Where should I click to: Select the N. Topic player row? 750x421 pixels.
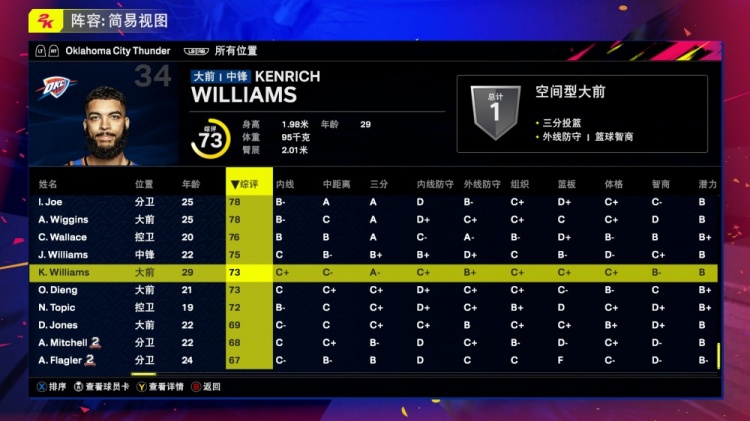(56, 308)
